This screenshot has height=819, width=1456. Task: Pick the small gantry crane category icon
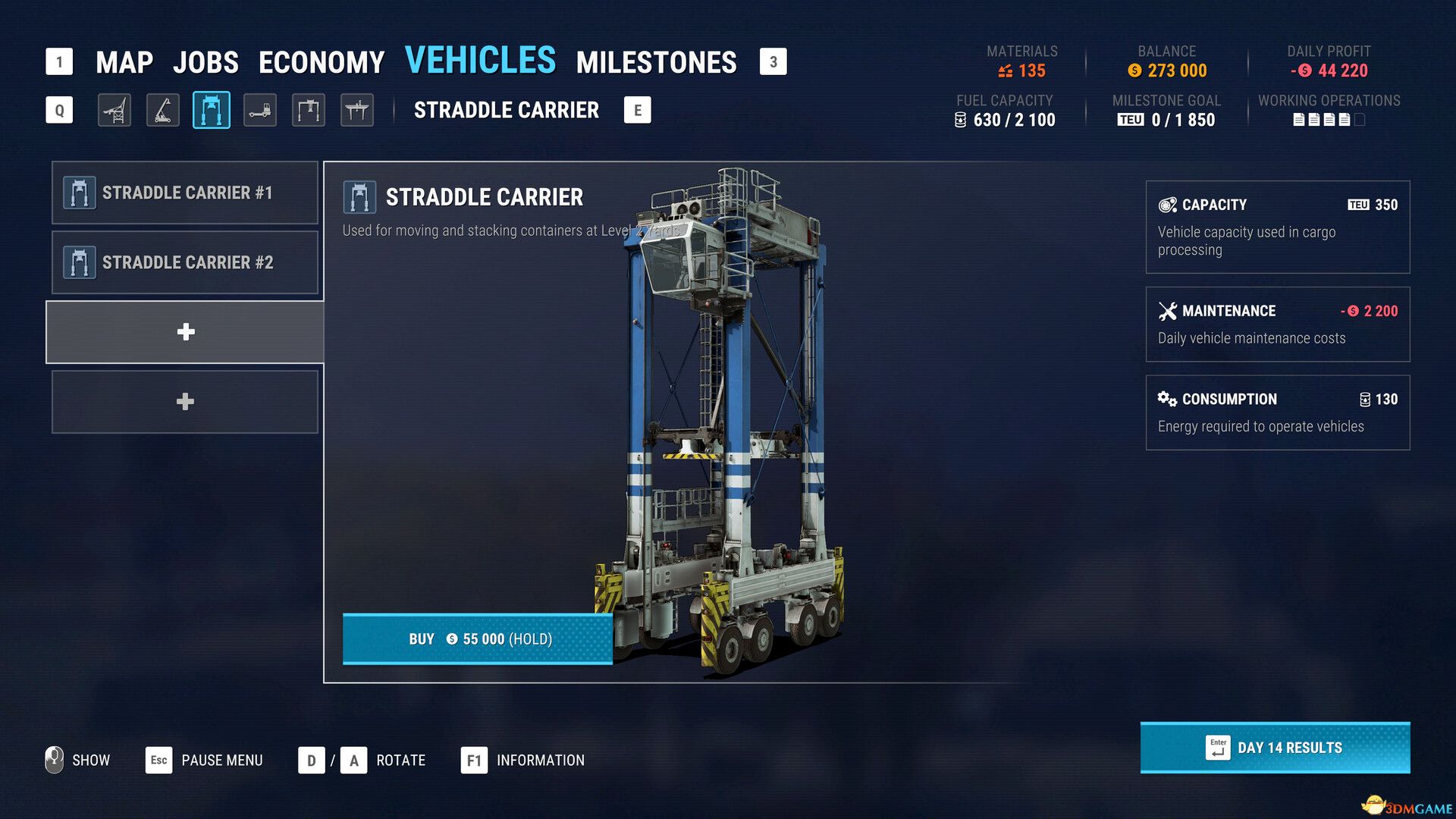tap(309, 111)
